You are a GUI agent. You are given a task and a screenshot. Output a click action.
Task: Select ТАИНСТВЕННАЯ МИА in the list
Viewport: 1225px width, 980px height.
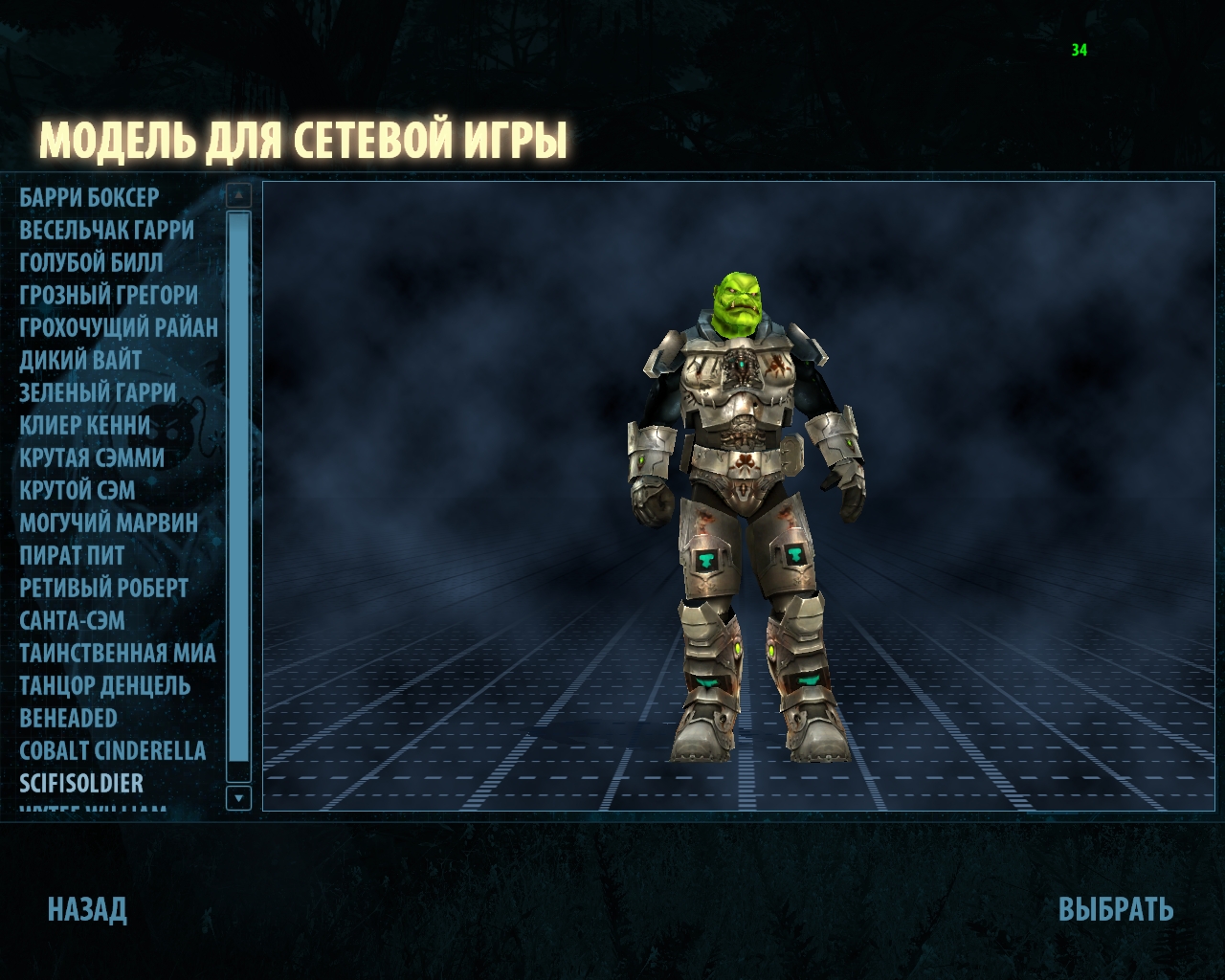point(118,654)
